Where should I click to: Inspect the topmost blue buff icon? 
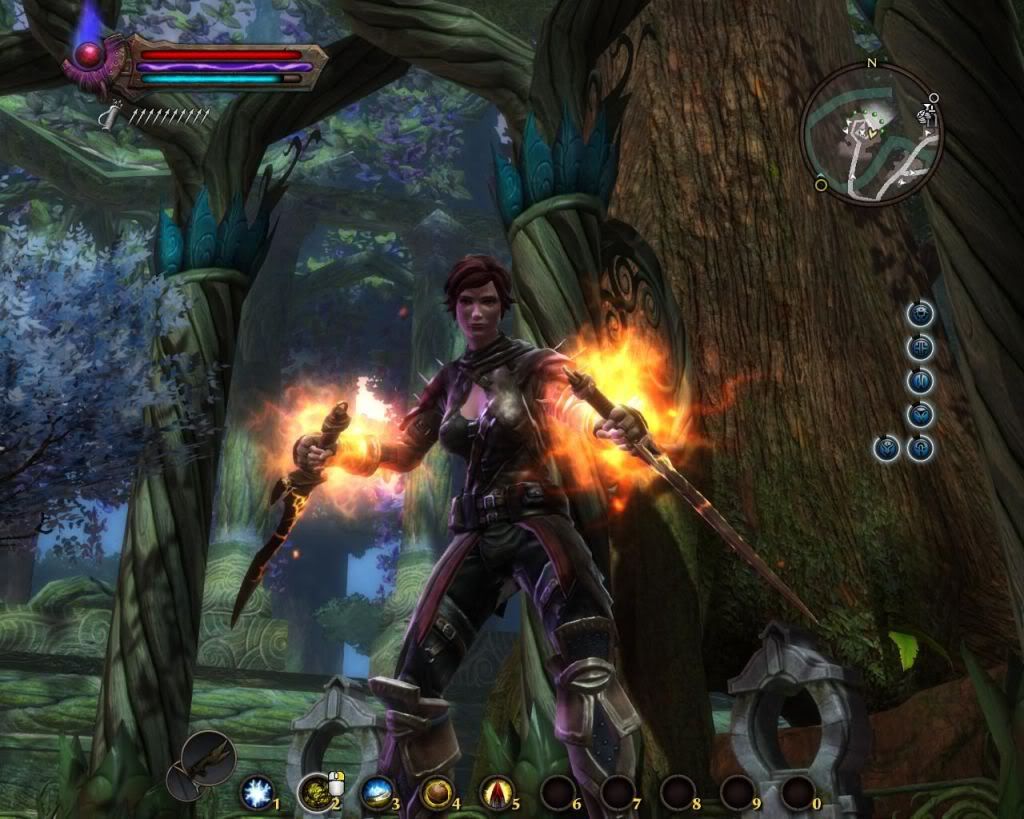[x=920, y=314]
